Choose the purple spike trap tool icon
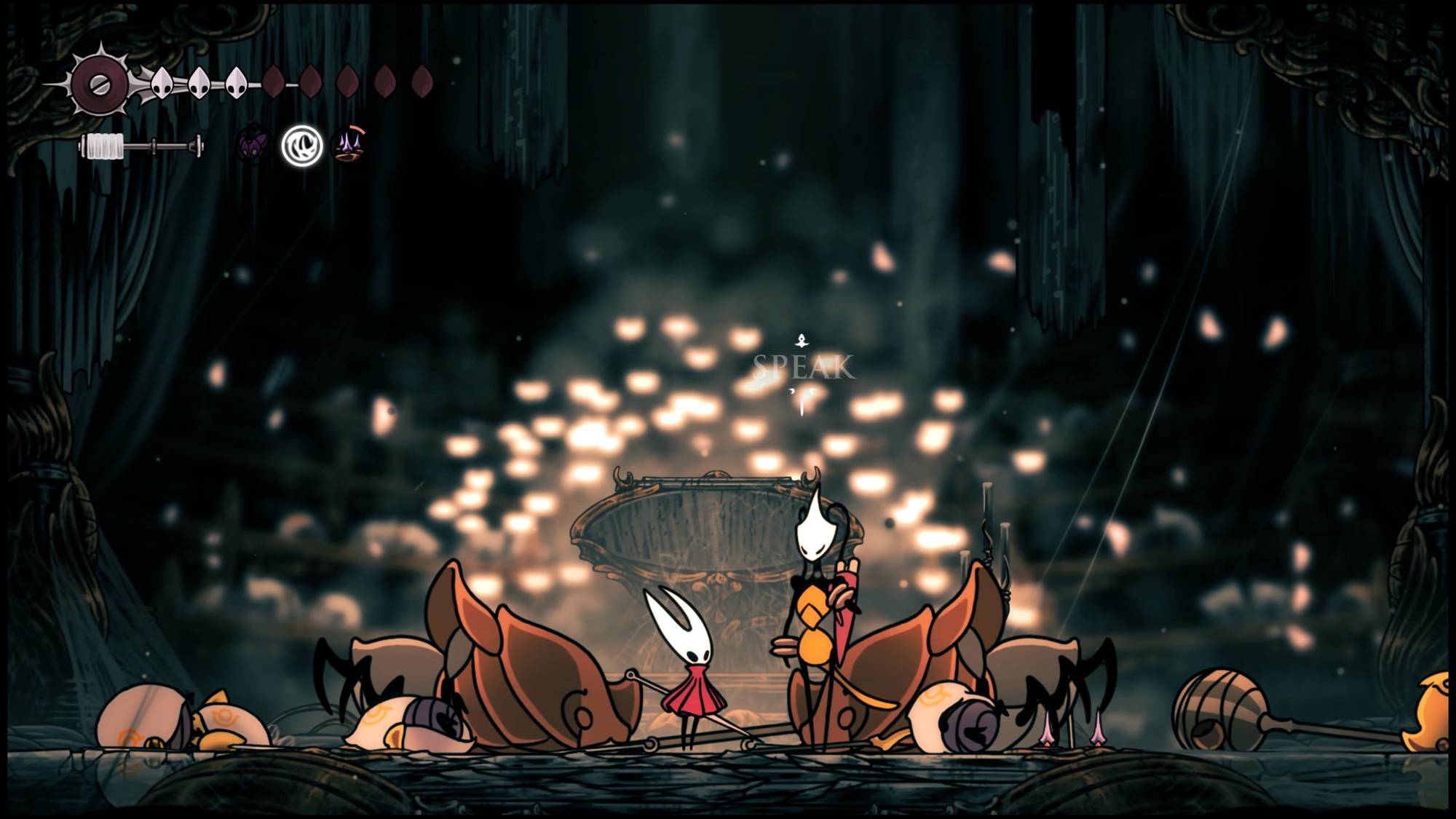The width and height of the screenshot is (1456, 819). tap(348, 145)
